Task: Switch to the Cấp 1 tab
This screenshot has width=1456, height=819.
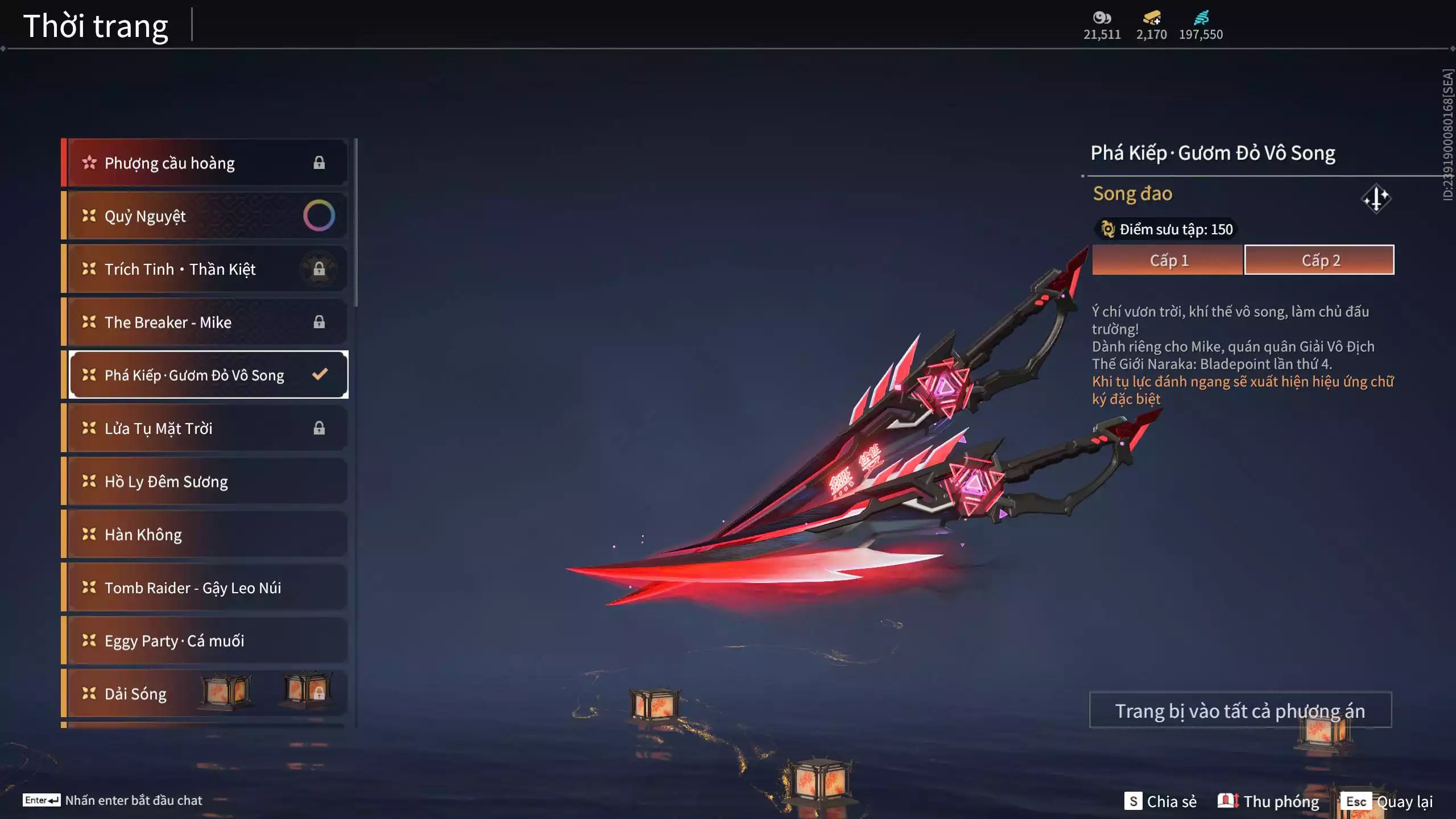Action: [1167, 260]
